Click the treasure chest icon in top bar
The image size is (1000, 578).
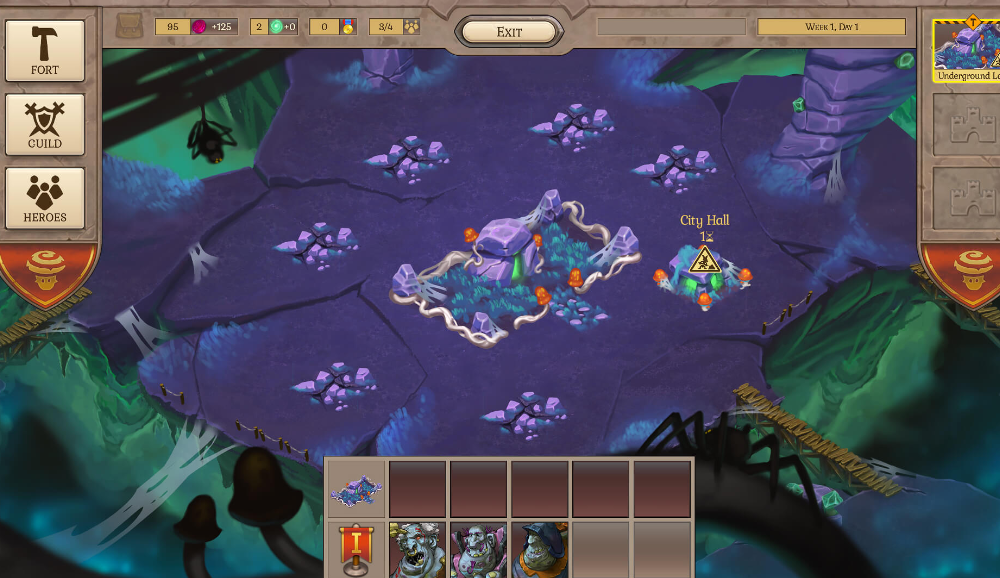pos(129,26)
